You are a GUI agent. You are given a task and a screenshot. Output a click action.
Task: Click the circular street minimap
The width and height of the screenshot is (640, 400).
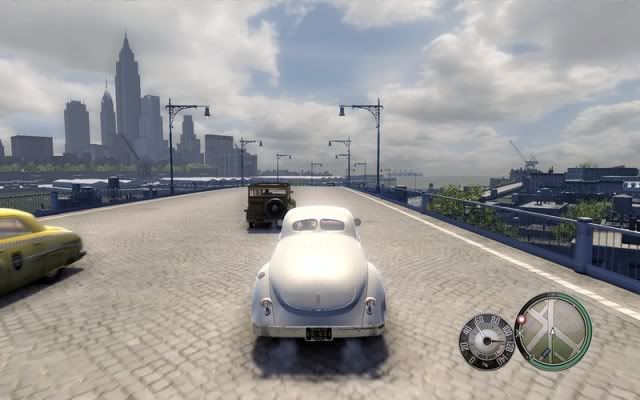(553, 331)
